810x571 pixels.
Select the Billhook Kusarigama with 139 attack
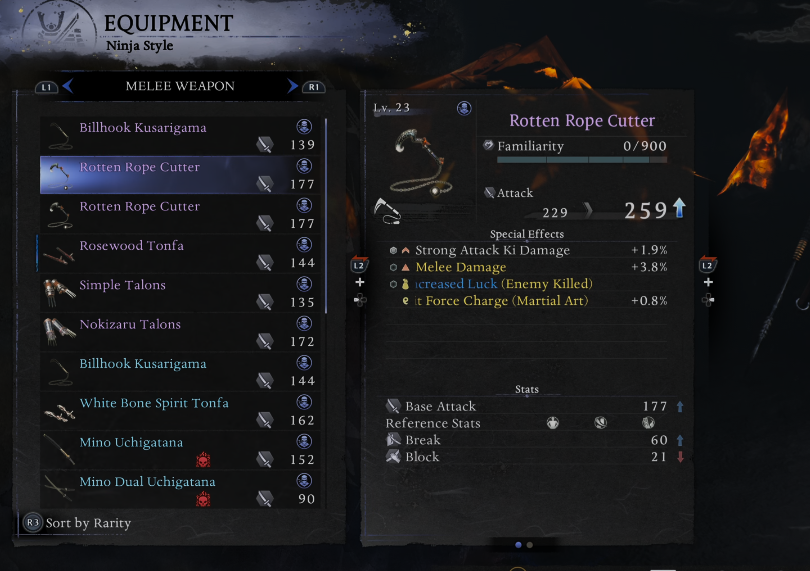click(x=180, y=136)
